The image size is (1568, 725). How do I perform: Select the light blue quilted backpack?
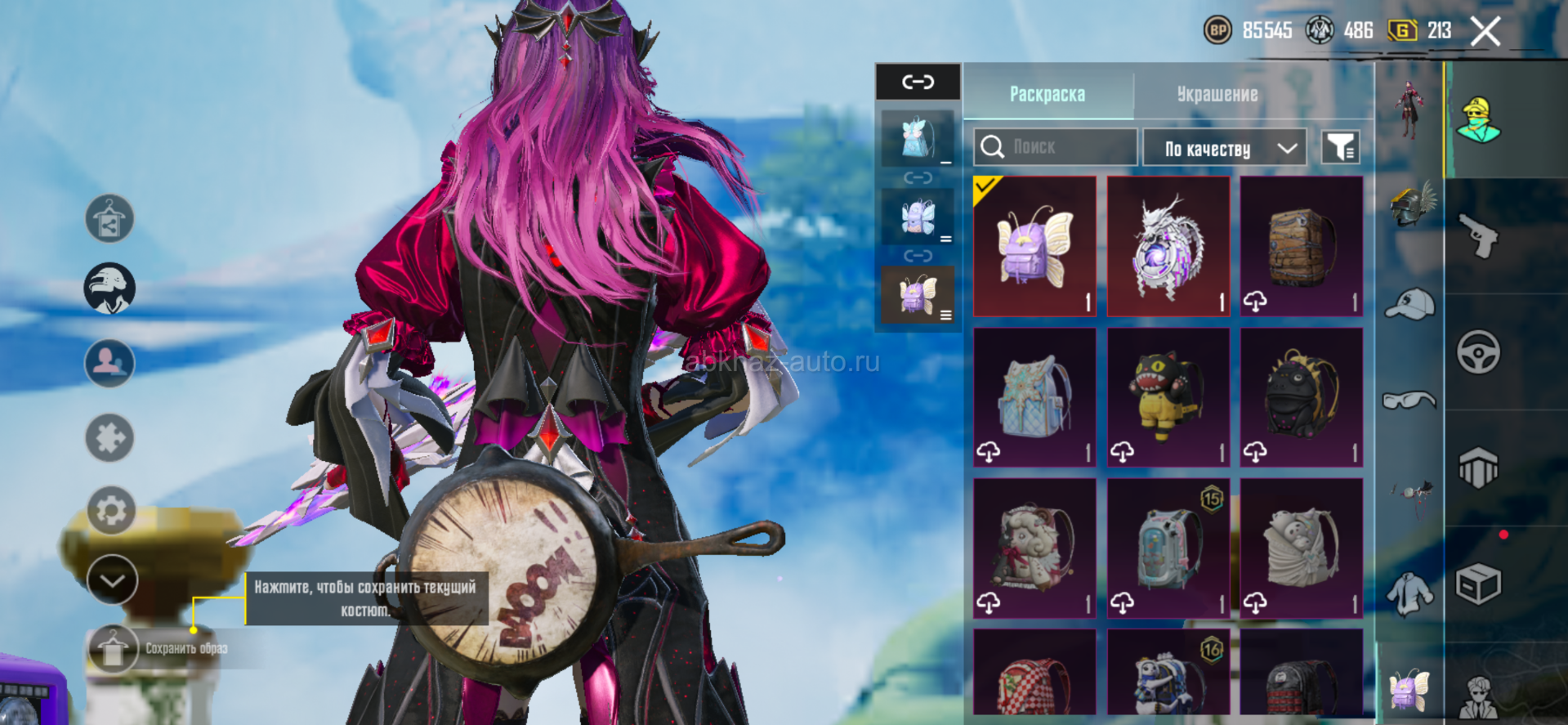click(x=1034, y=397)
